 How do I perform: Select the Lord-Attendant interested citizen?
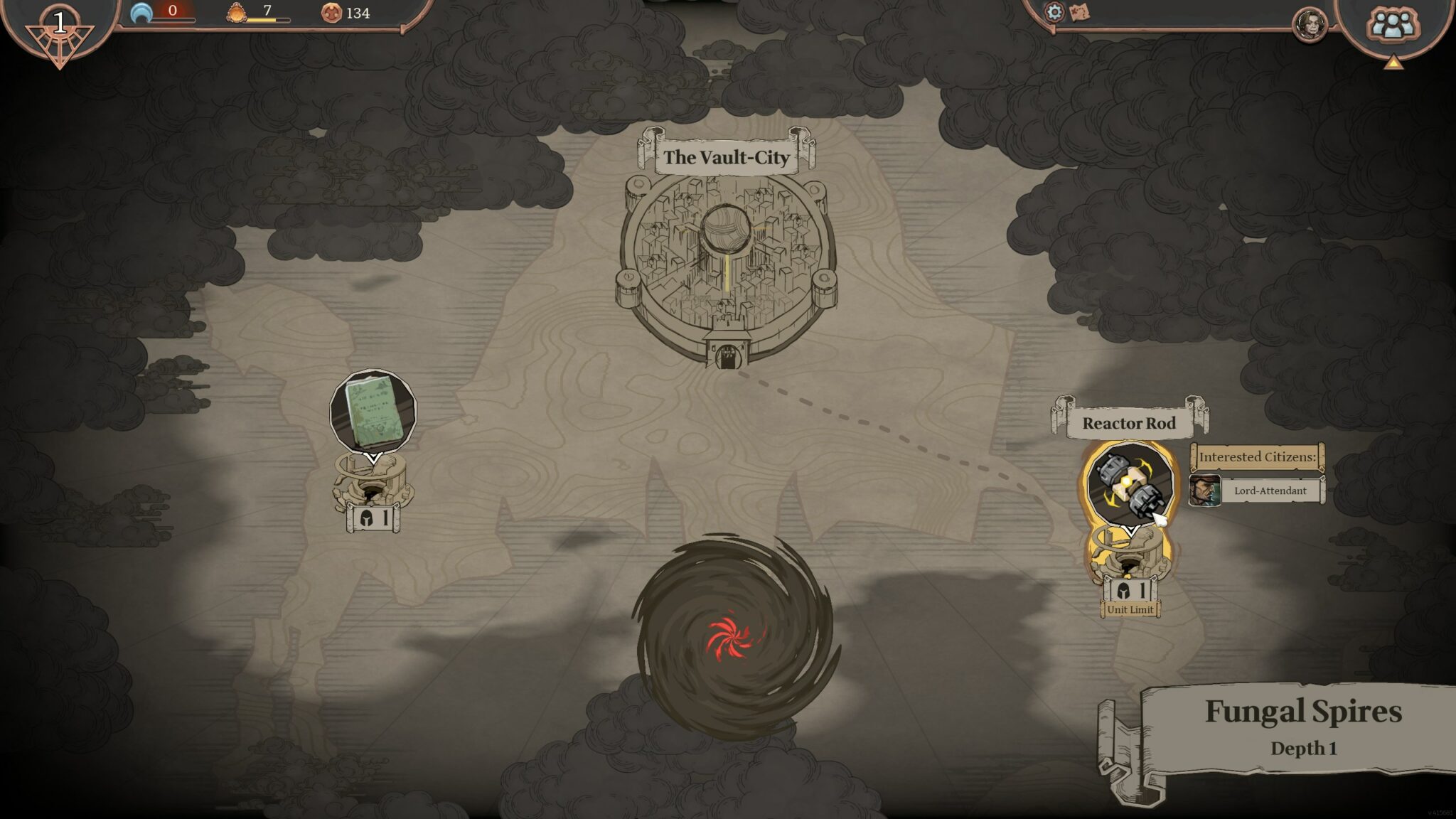[x=1256, y=491]
